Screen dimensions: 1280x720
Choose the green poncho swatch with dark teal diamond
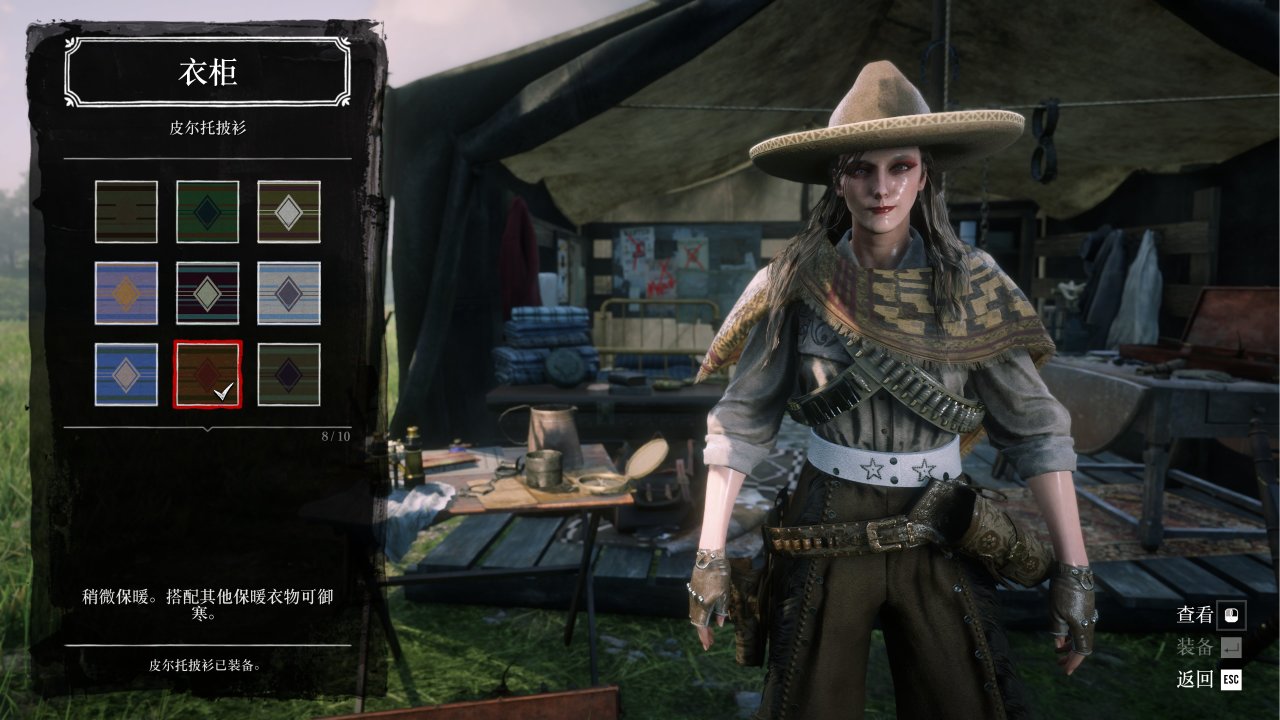click(x=207, y=212)
